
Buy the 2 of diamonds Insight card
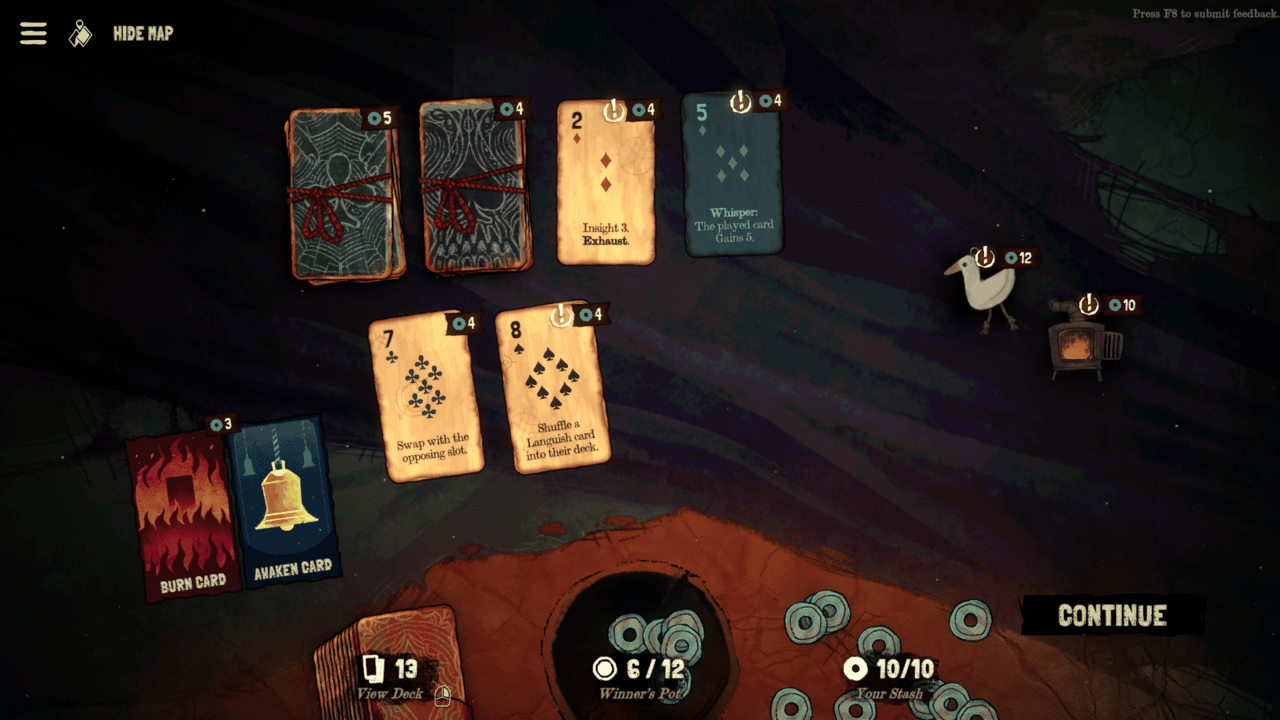[x=605, y=185]
